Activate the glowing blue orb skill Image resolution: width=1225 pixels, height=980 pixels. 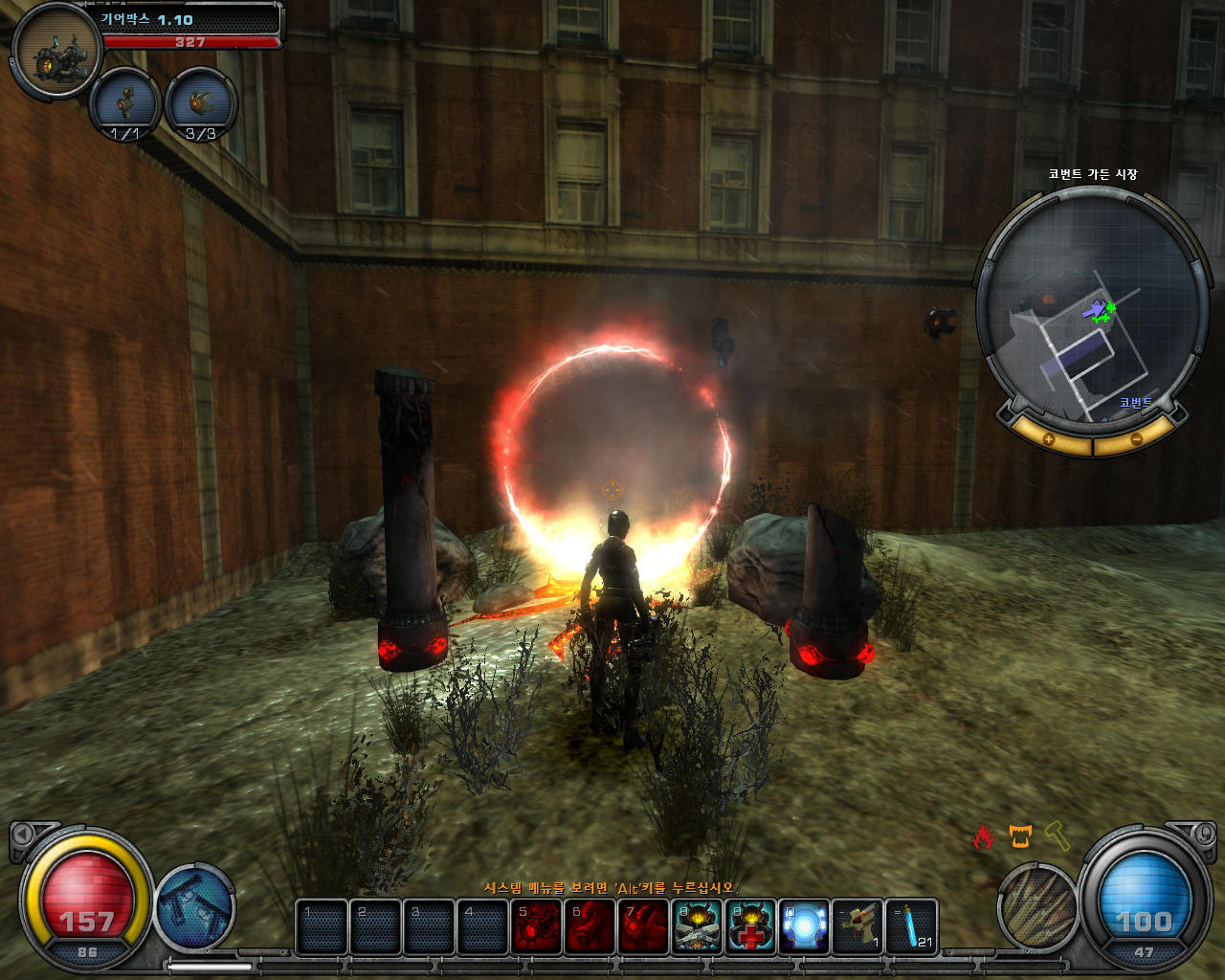(x=804, y=926)
